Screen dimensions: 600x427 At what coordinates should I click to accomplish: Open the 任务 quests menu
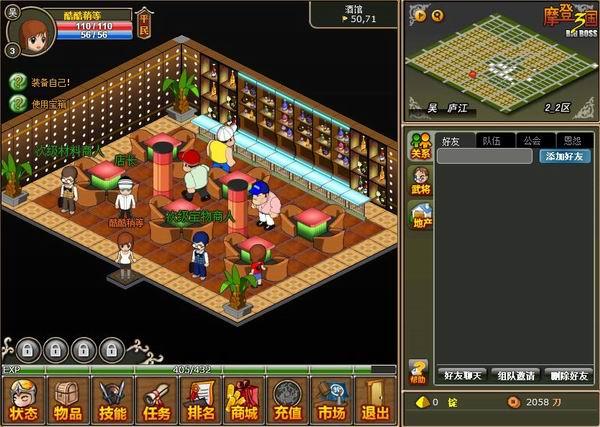click(x=156, y=401)
